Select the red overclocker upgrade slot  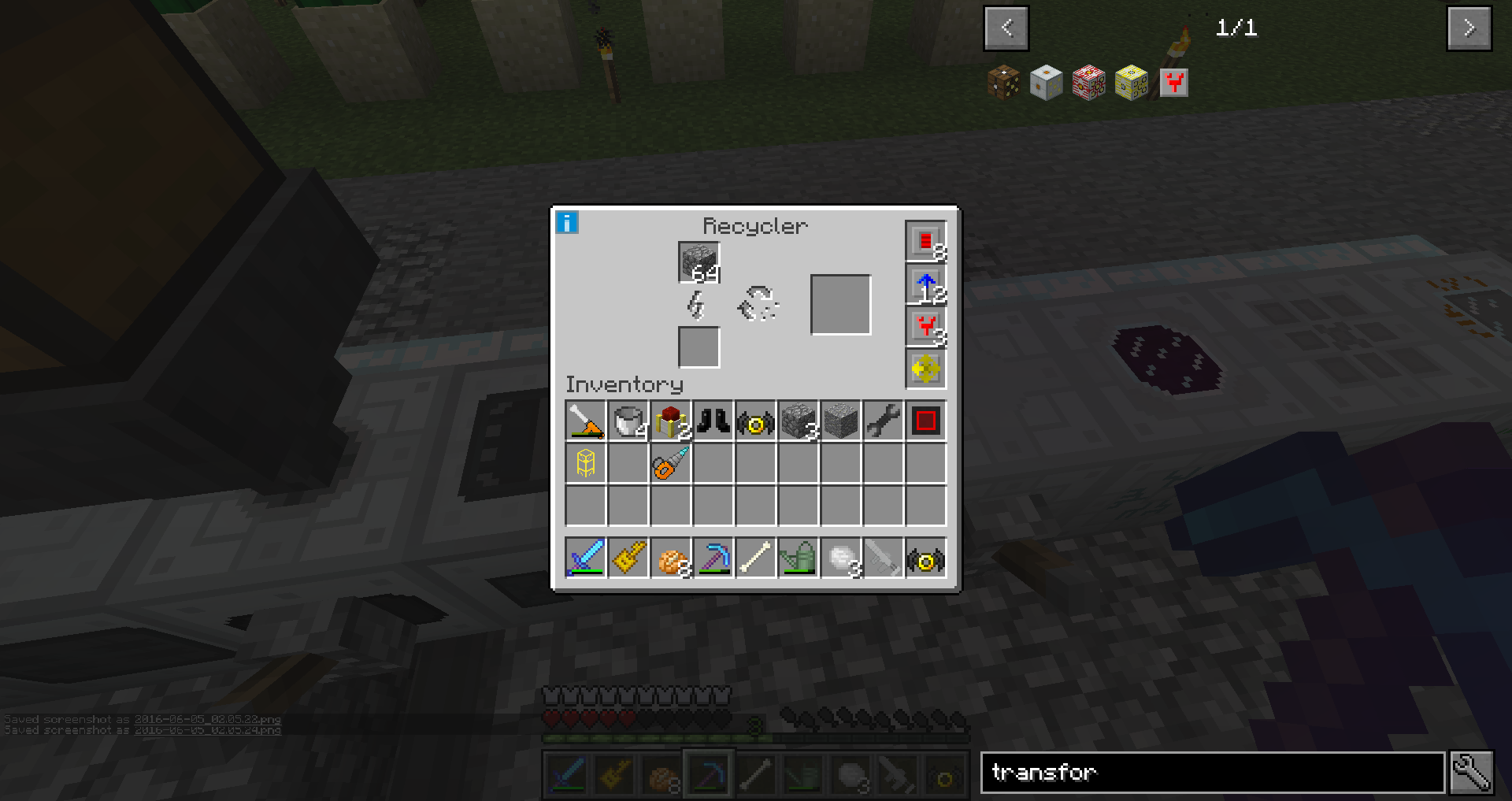point(925,241)
